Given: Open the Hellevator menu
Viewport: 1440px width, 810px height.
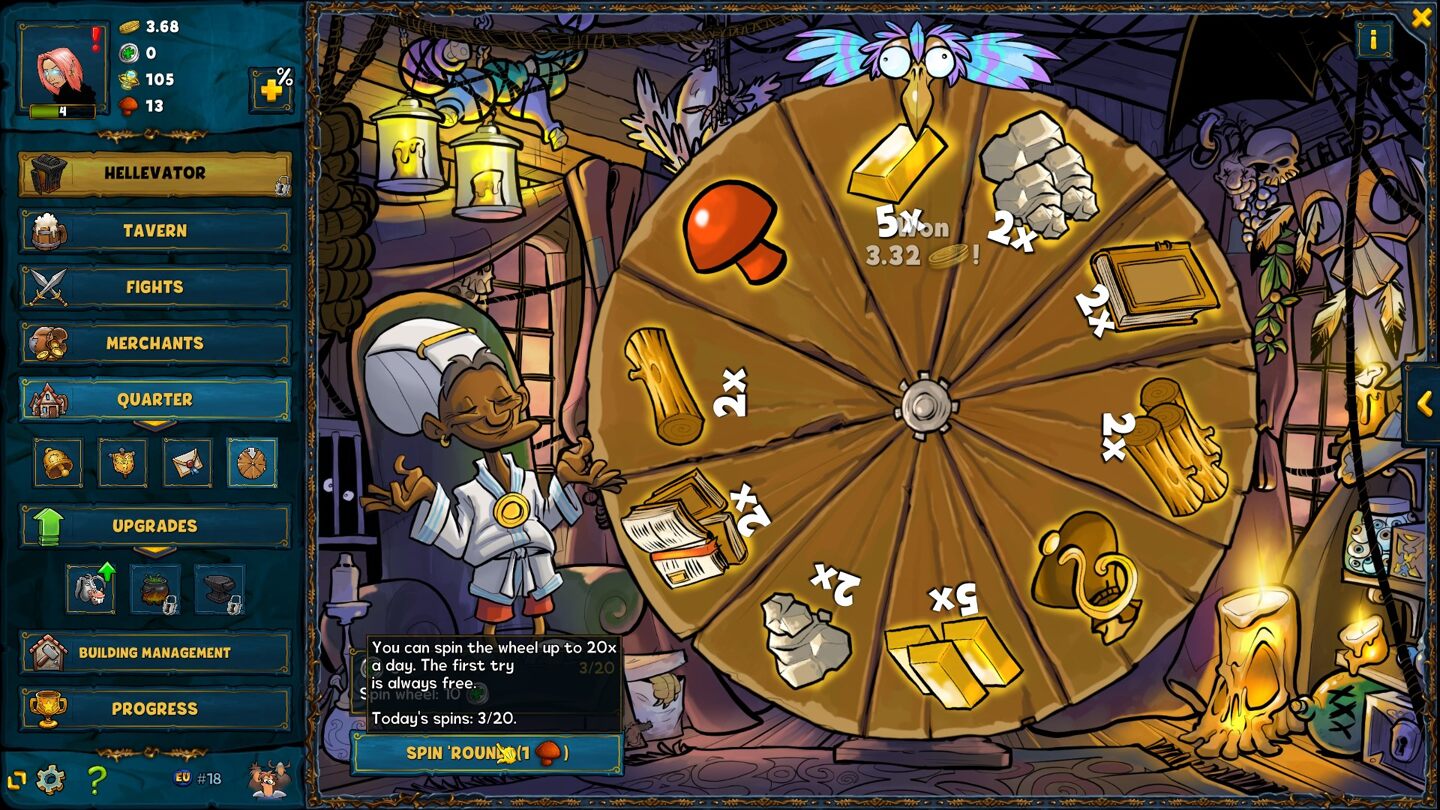Looking at the screenshot, I should [x=155, y=173].
